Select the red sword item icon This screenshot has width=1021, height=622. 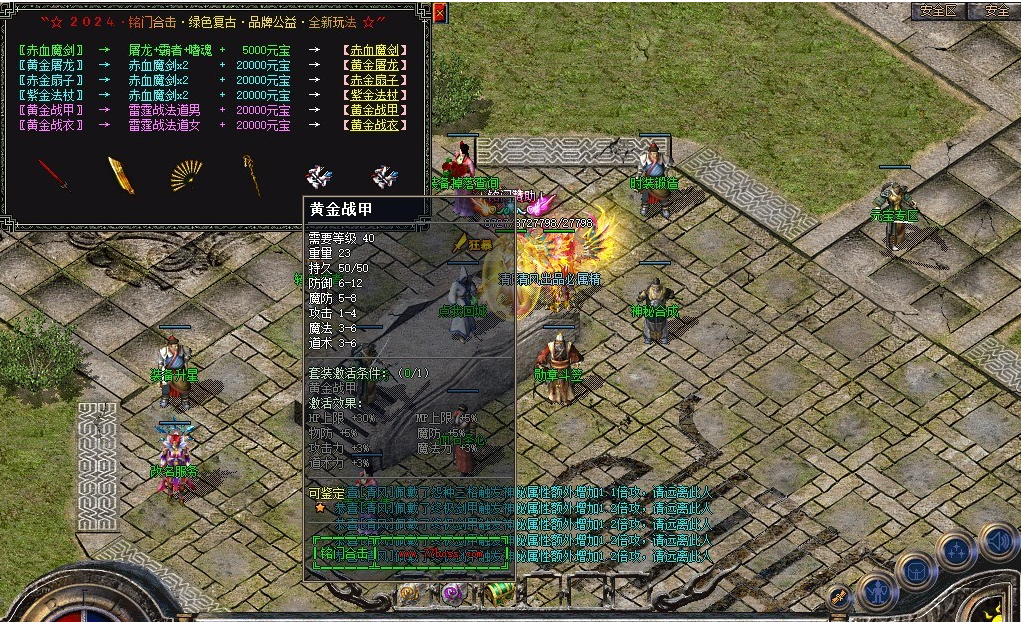(x=53, y=176)
